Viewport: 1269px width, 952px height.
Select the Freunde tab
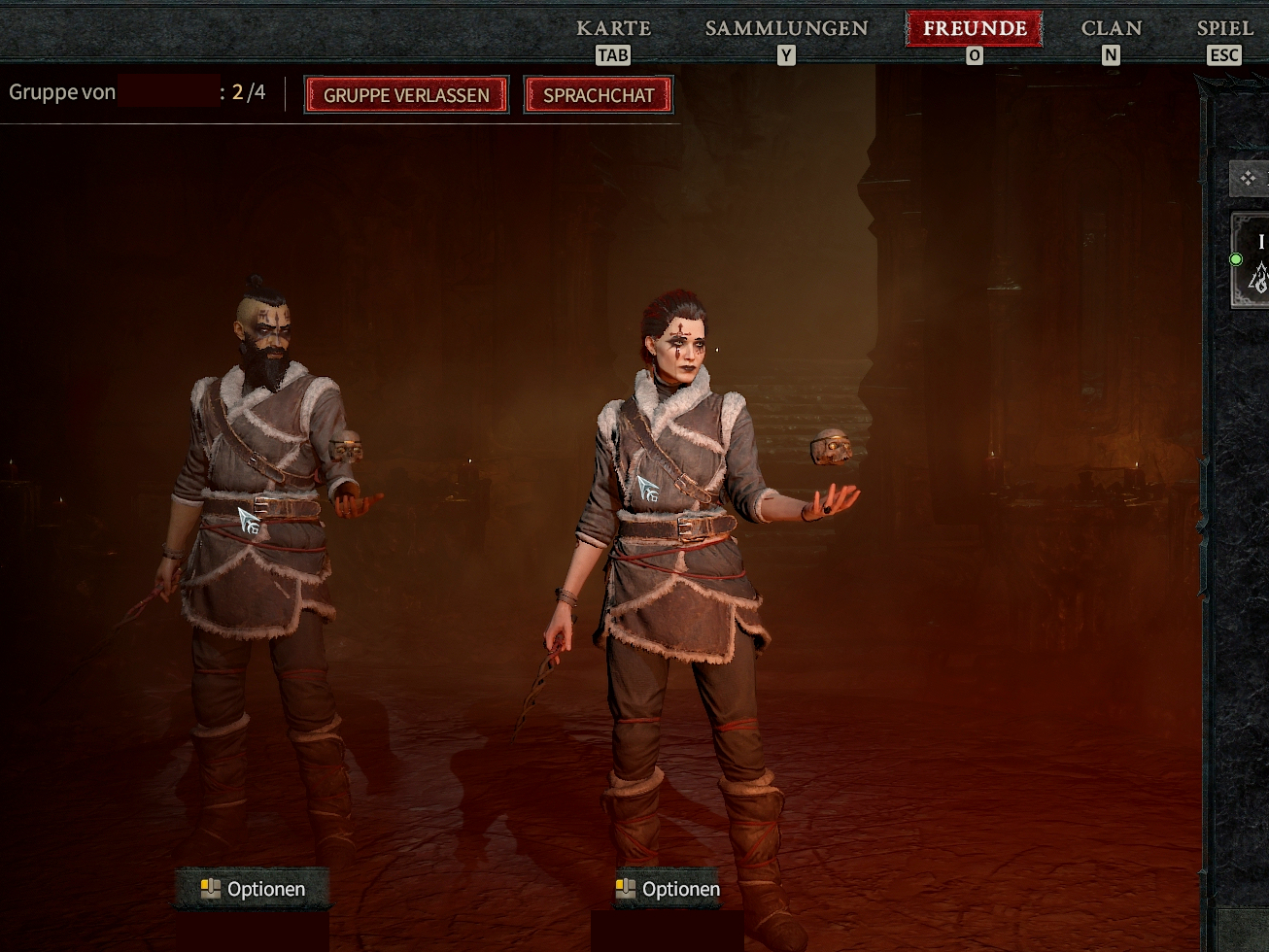pyautogui.click(x=974, y=28)
